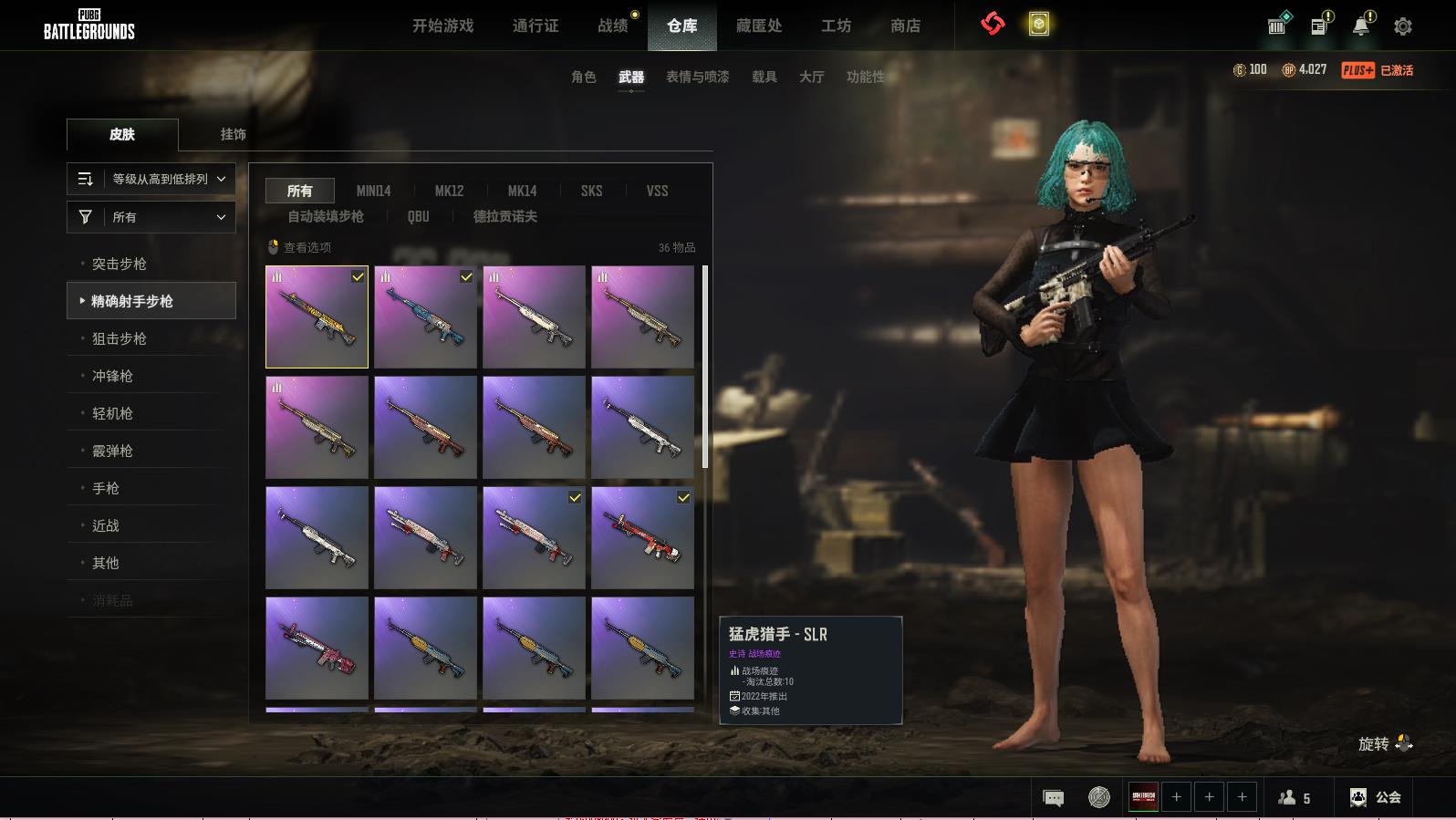The width and height of the screenshot is (1456, 820).
Task: Show only VSS skins
Action: [657, 191]
